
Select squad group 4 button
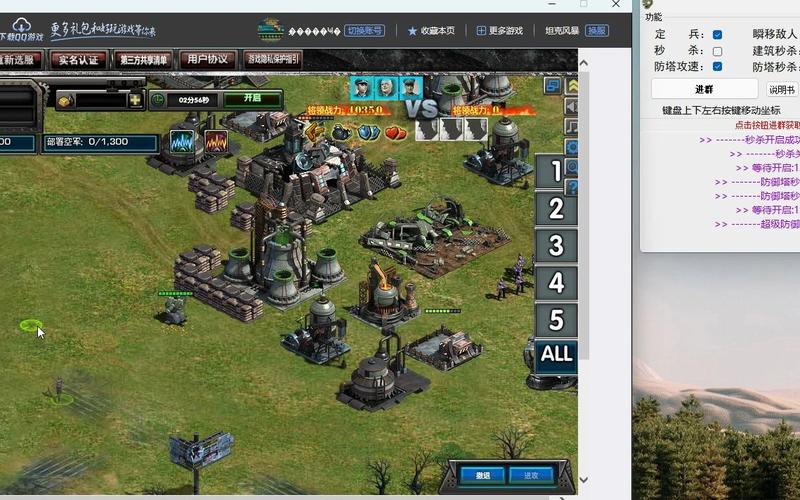coord(556,283)
